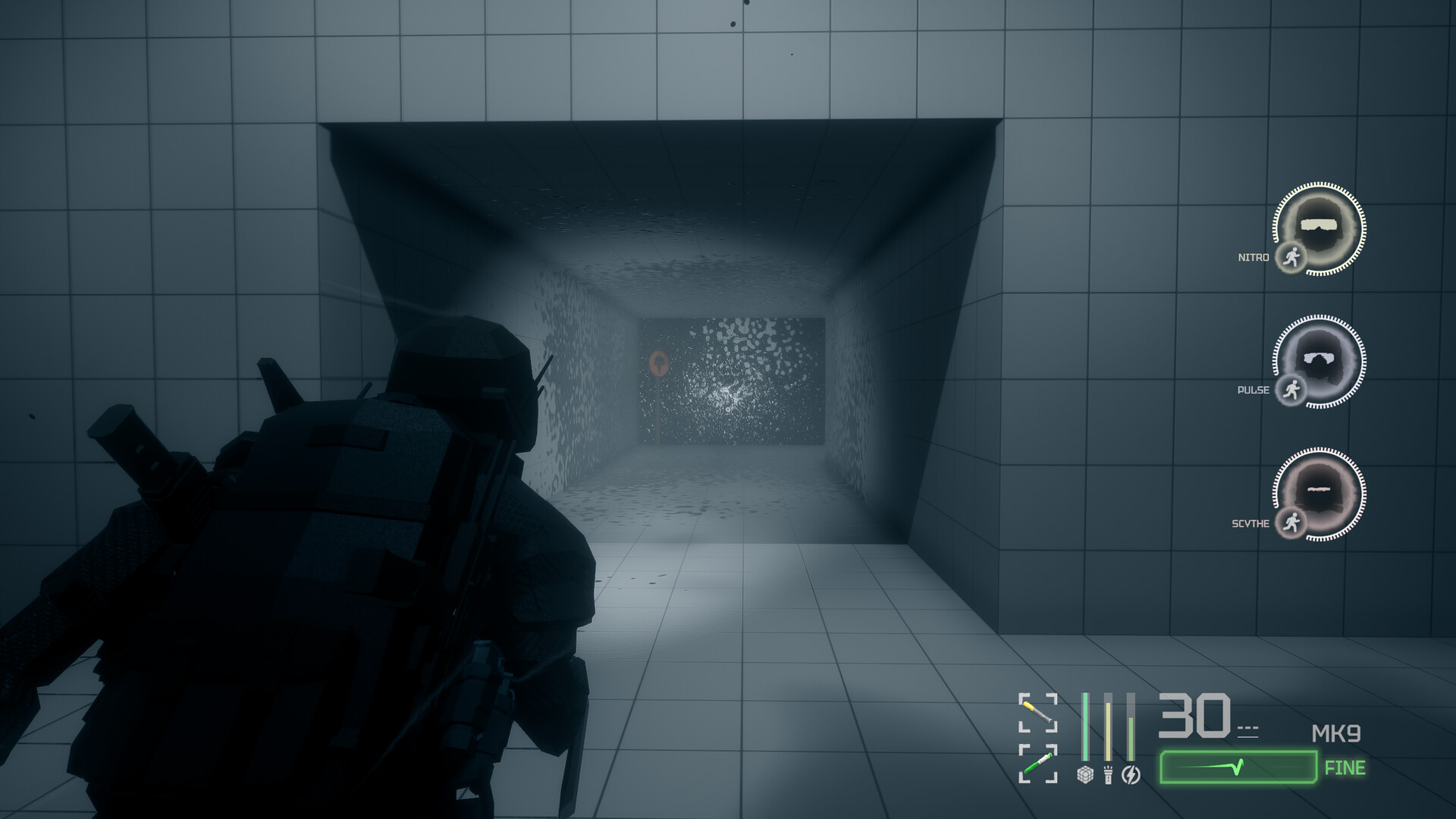Click the reserve ammo dashes beside 30
Viewport: 1456px width, 819px height.
pyautogui.click(x=1248, y=729)
